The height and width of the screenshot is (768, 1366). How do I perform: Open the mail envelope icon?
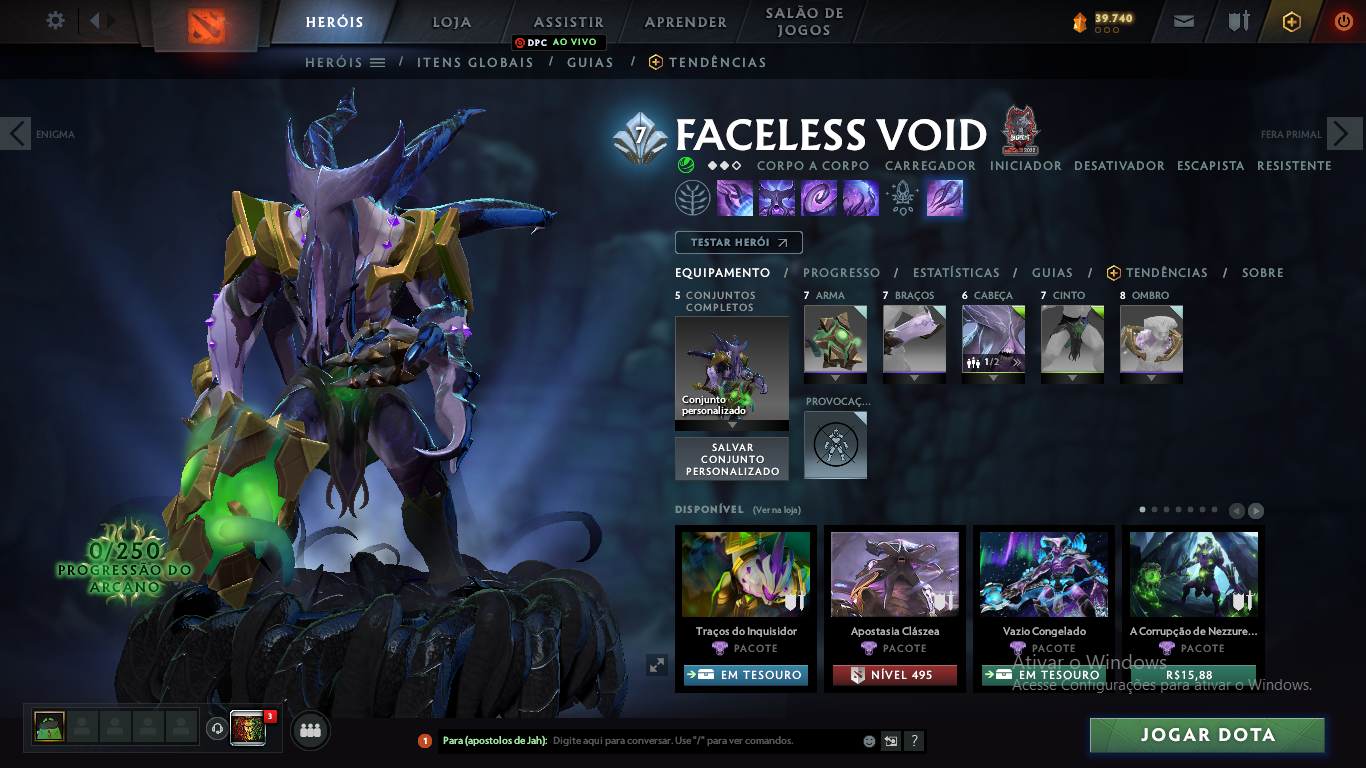pyautogui.click(x=1183, y=20)
